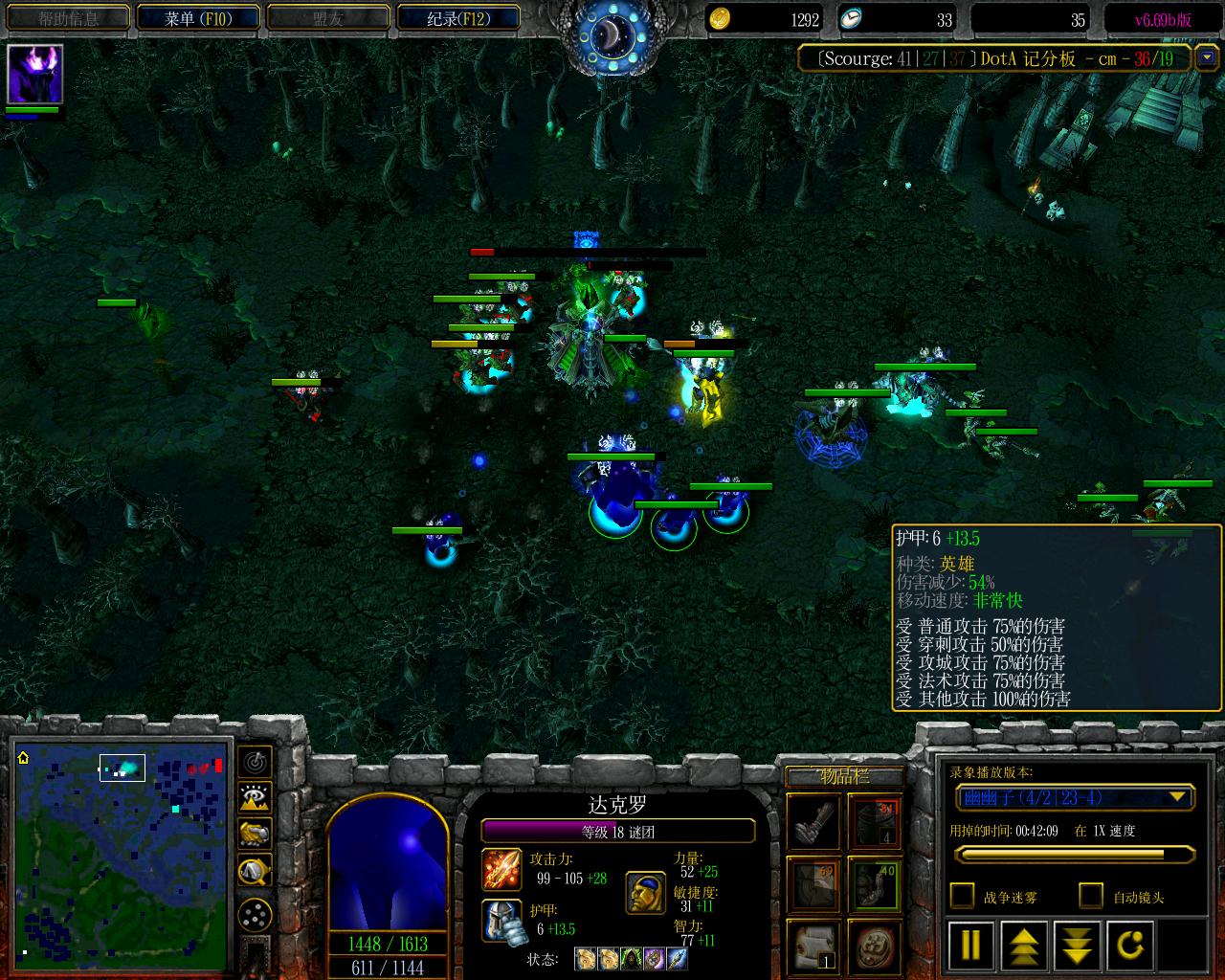Screen dimensions: 1225x980
Task: Enable the 战争迷雾 fog of war checkbox
Action: pos(962,896)
